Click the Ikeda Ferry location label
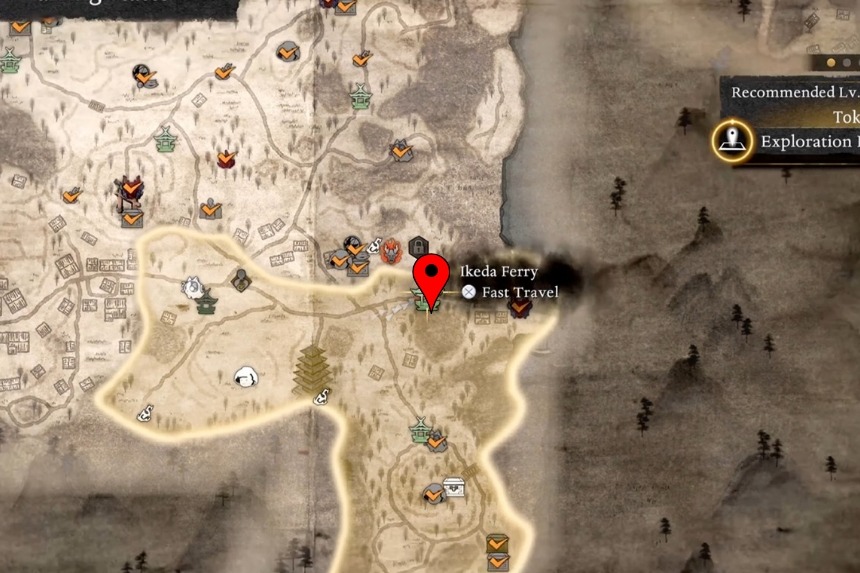This screenshot has width=860, height=573. point(498,271)
